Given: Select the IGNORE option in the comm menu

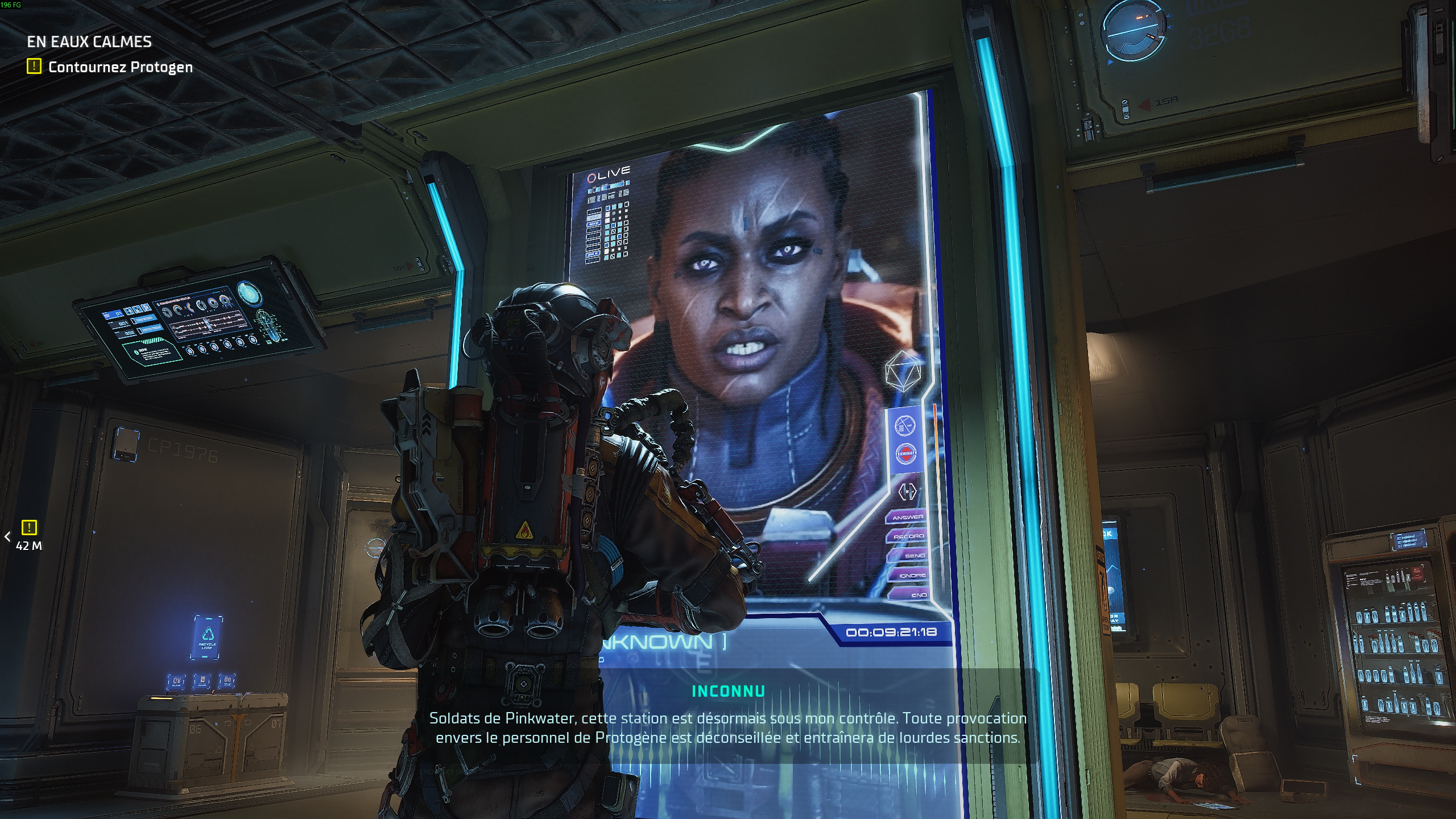Looking at the screenshot, I should coord(908,574).
